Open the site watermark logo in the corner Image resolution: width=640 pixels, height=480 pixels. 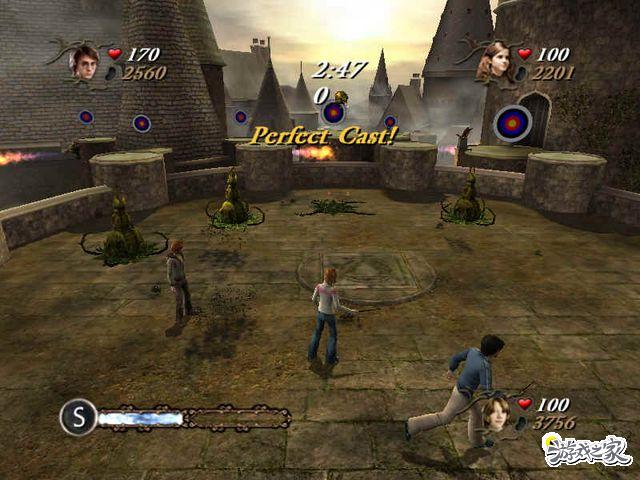(588, 451)
